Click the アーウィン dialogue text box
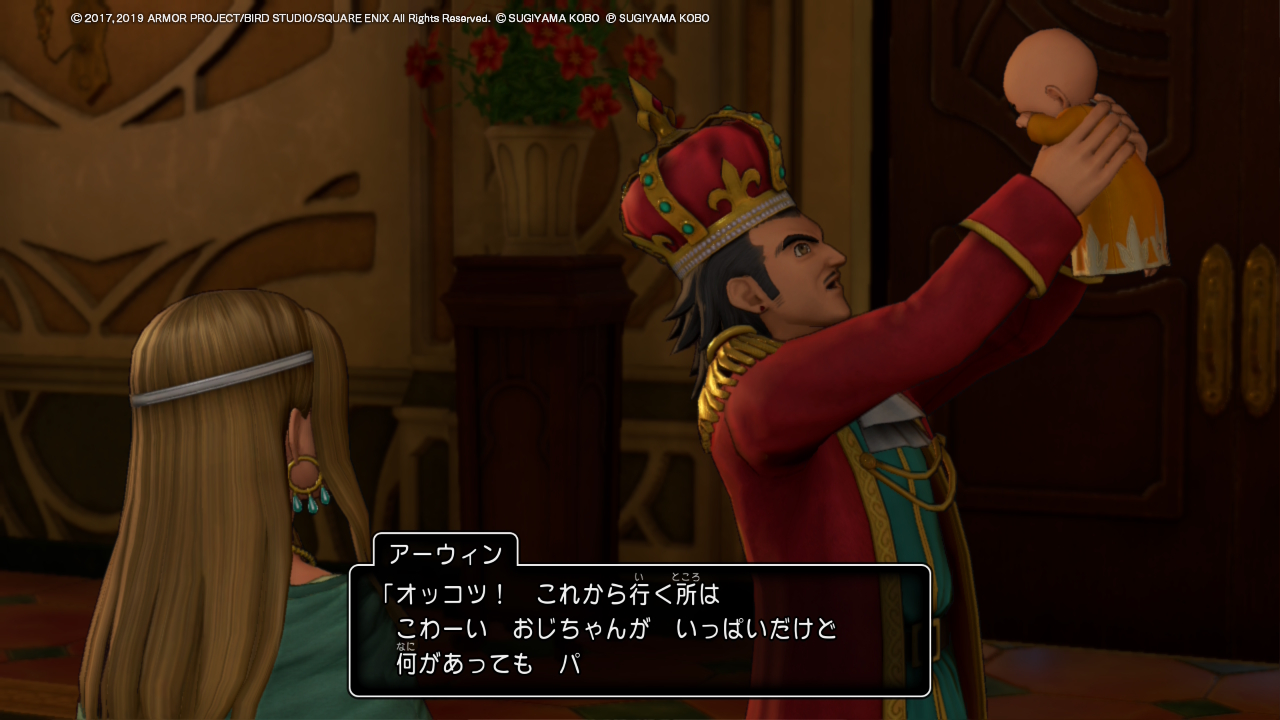 click(x=640, y=630)
